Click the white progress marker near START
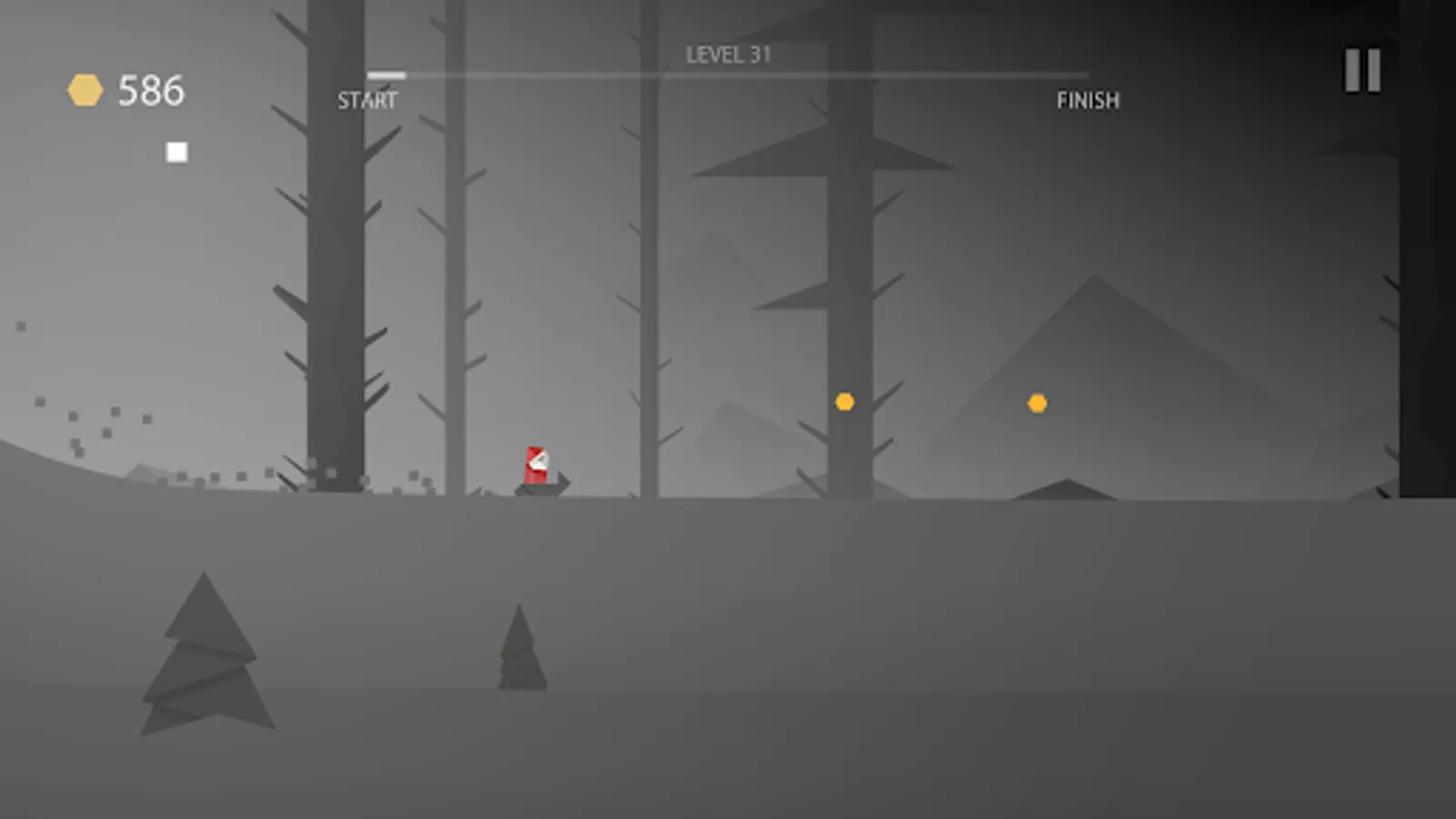The image size is (1456, 819). click(x=386, y=76)
